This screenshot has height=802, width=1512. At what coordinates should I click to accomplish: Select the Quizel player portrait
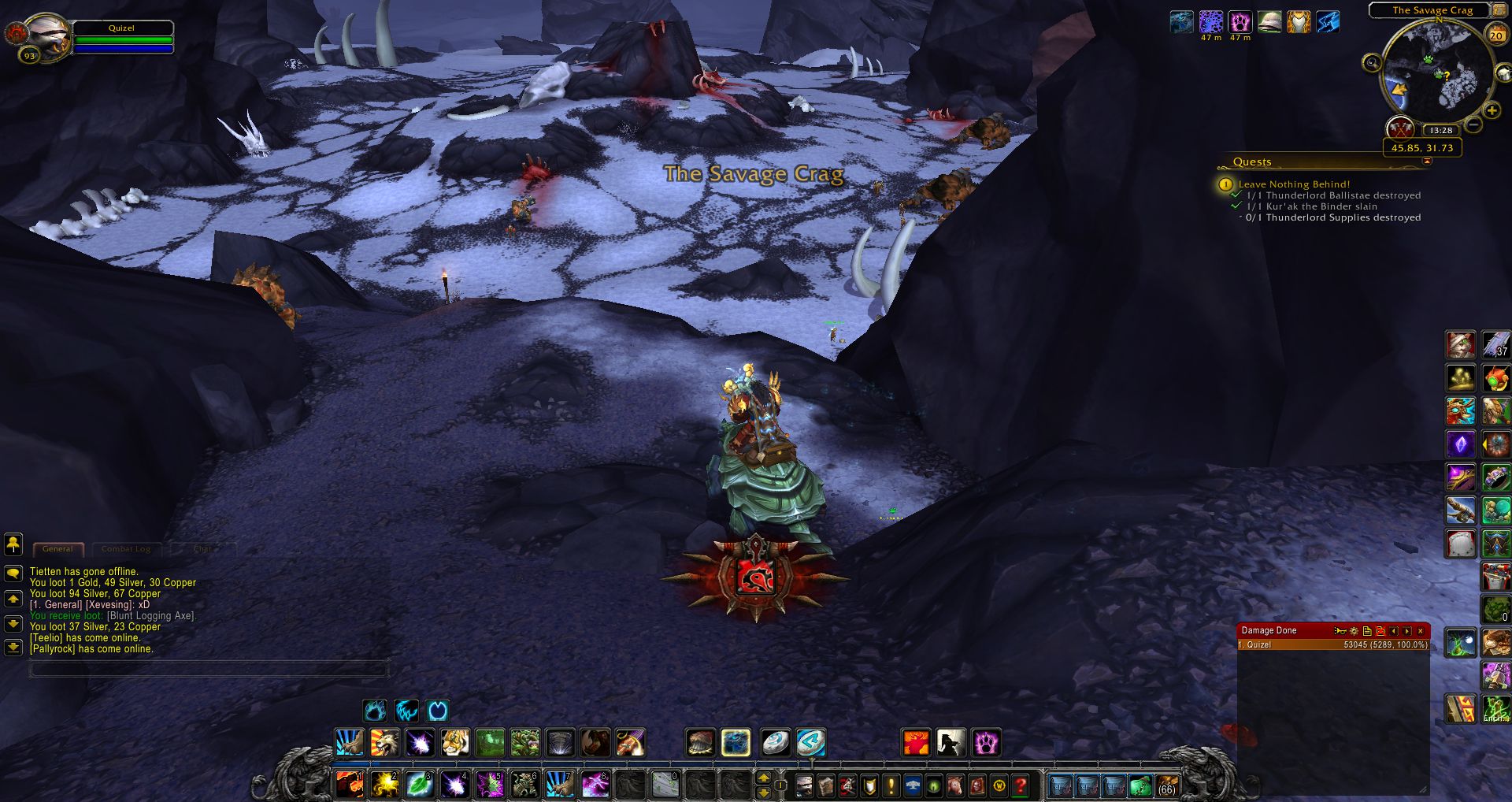(x=46, y=37)
